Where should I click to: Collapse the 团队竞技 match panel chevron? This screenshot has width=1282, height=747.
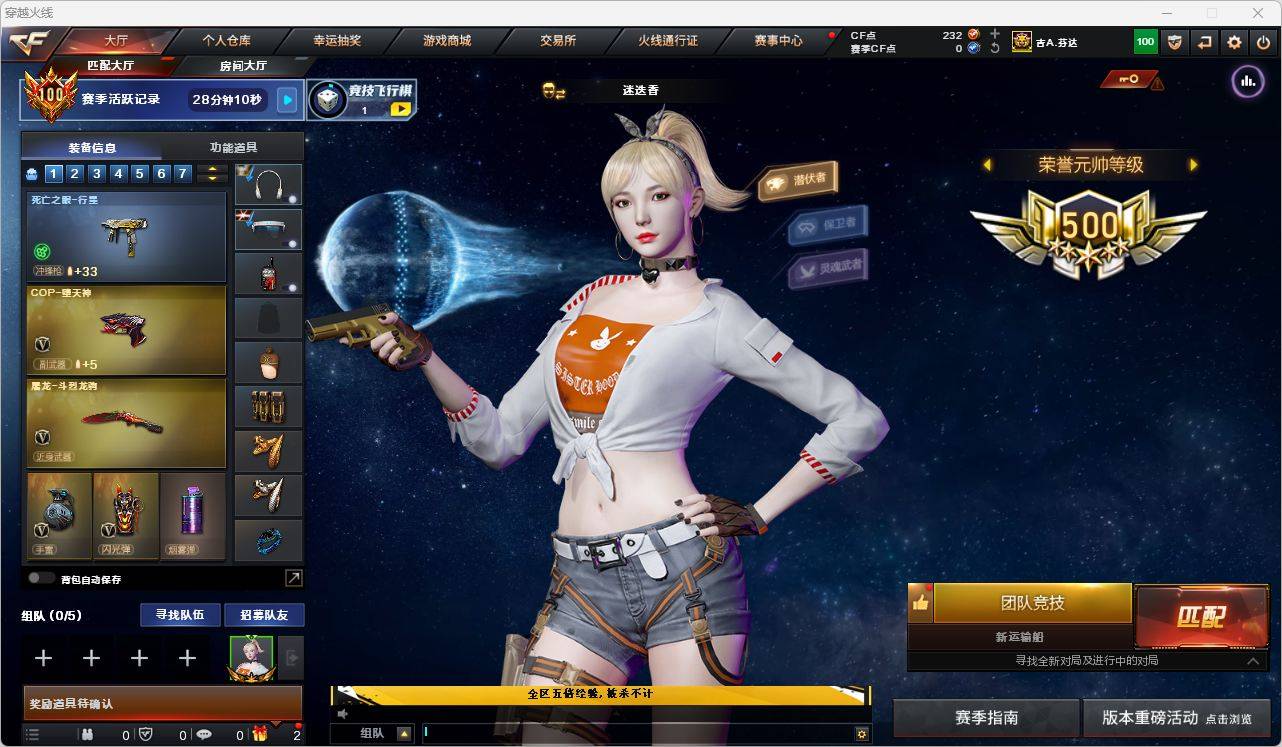click(x=1253, y=661)
